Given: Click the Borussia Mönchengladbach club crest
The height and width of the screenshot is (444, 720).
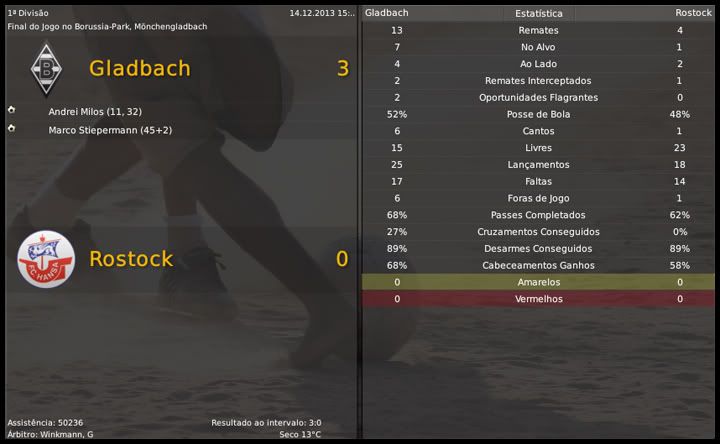Looking at the screenshot, I should (45, 69).
